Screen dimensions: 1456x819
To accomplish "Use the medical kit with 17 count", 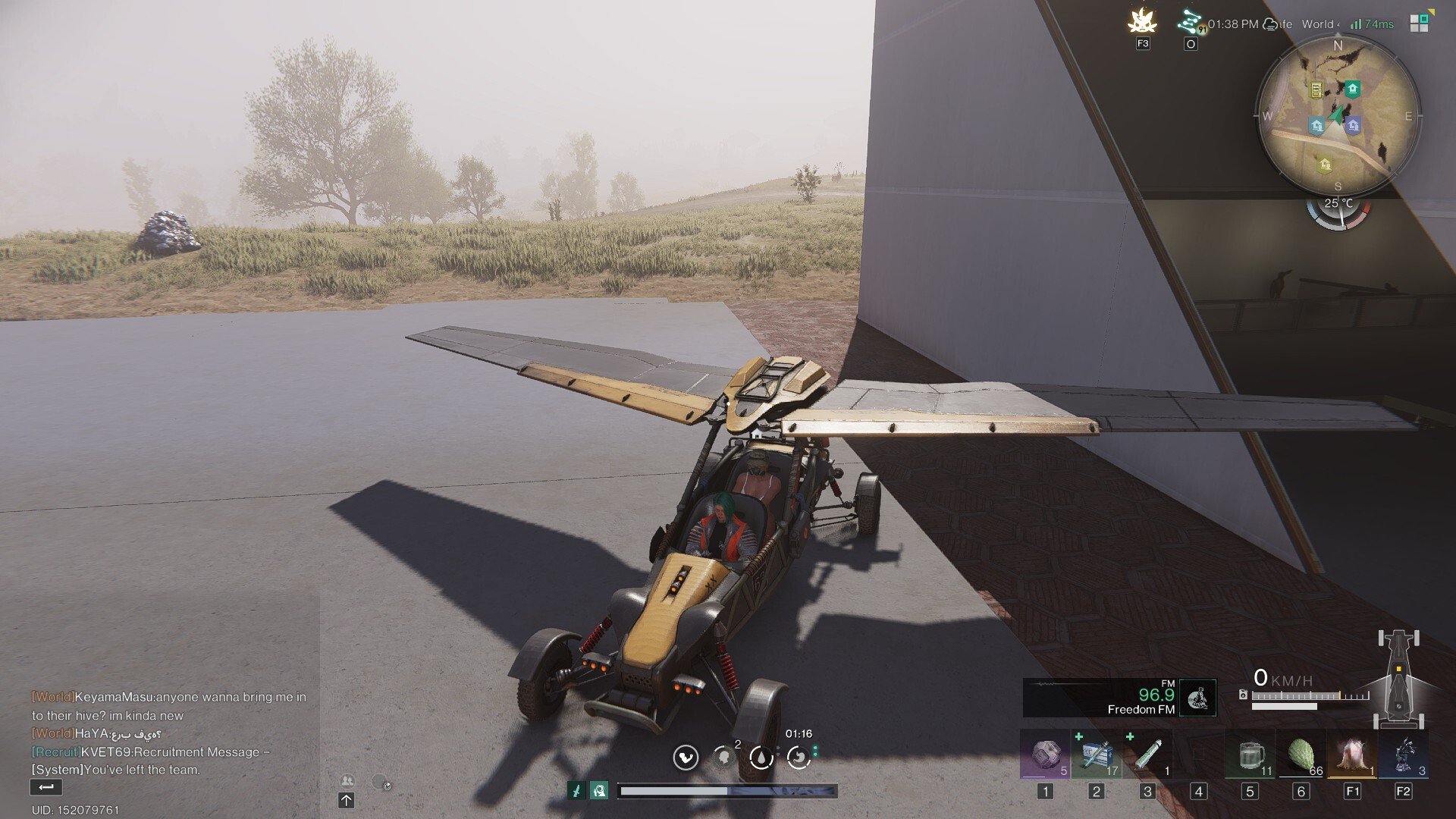I will 1096,756.
